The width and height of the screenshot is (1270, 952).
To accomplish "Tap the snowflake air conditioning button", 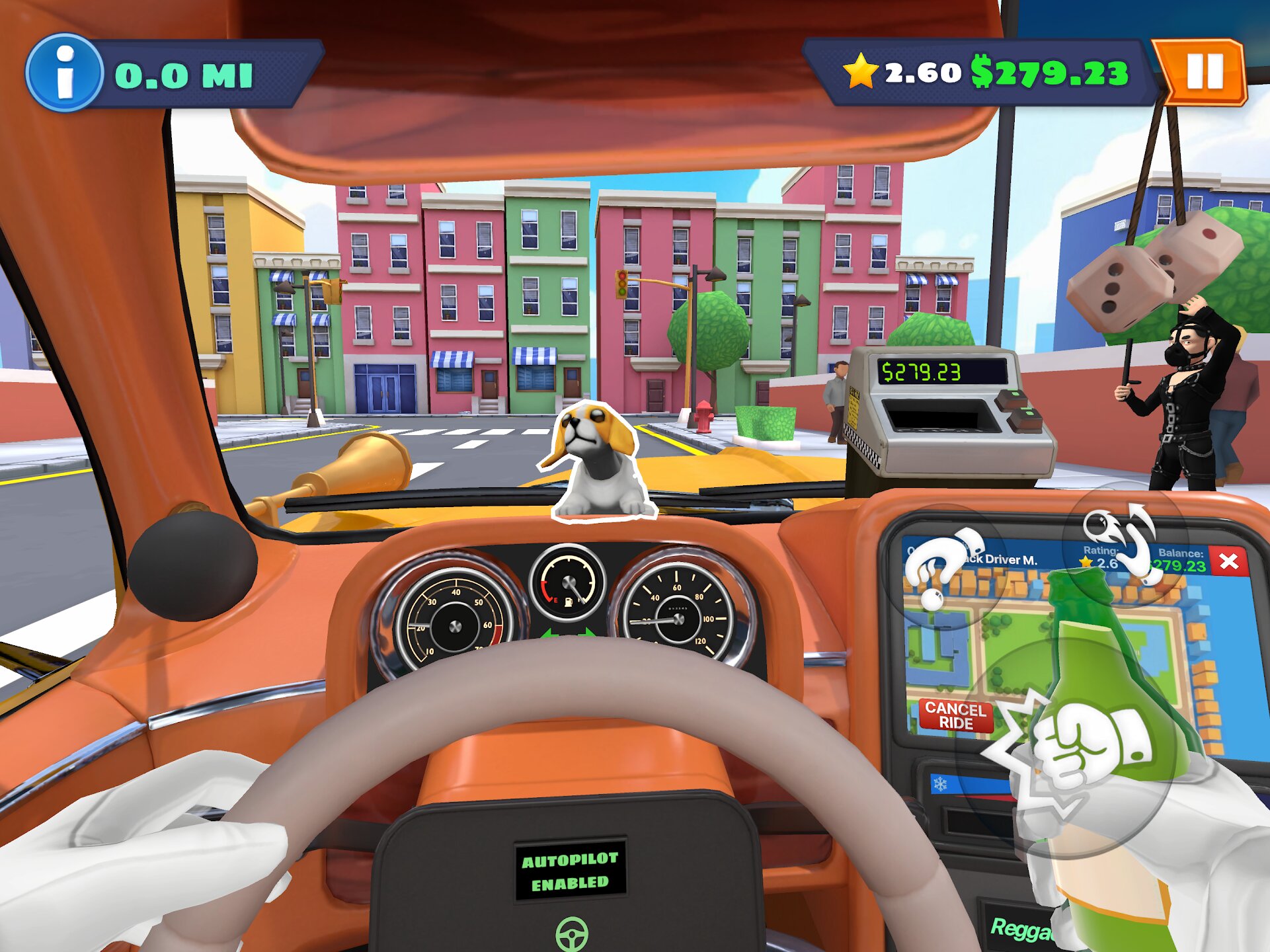I will 940,784.
